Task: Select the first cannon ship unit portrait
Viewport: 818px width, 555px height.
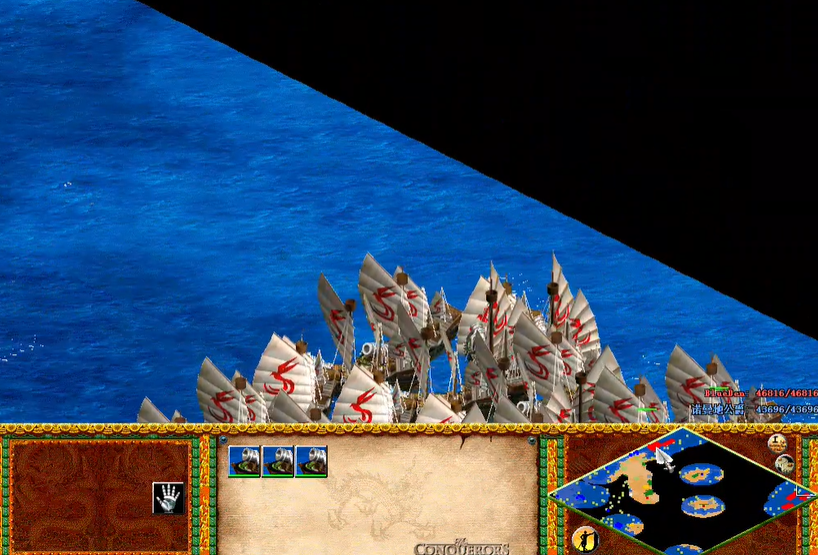Action: [x=244, y=461]
